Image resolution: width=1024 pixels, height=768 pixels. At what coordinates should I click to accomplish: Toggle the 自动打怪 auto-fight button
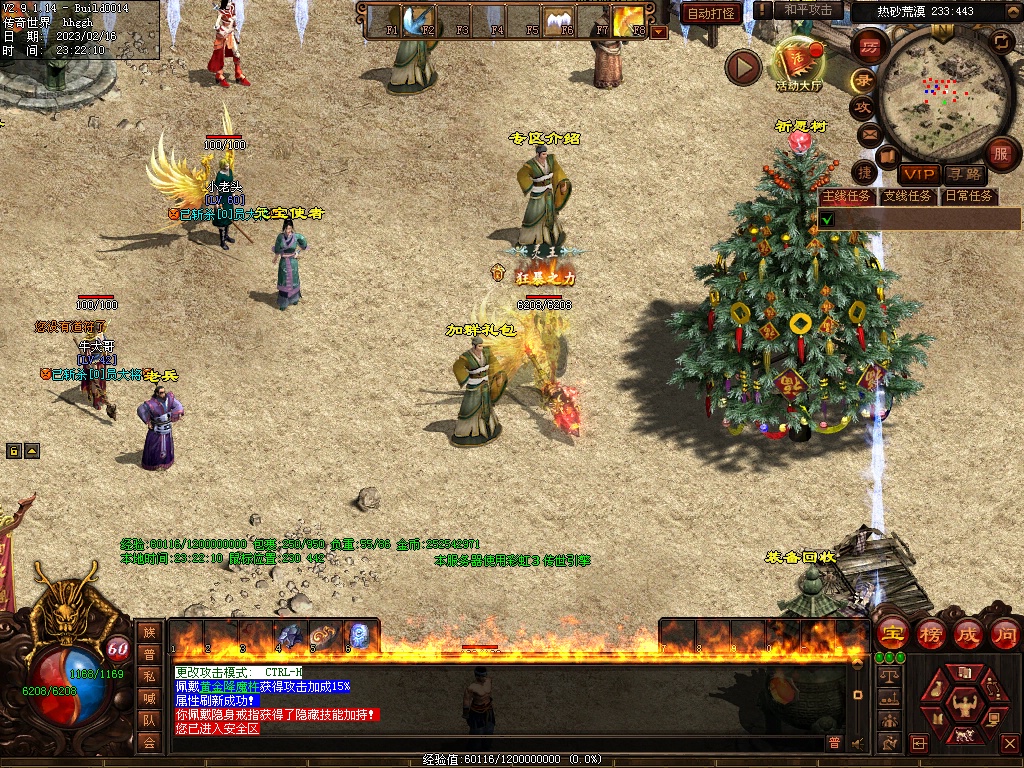[x=711, y=14]
